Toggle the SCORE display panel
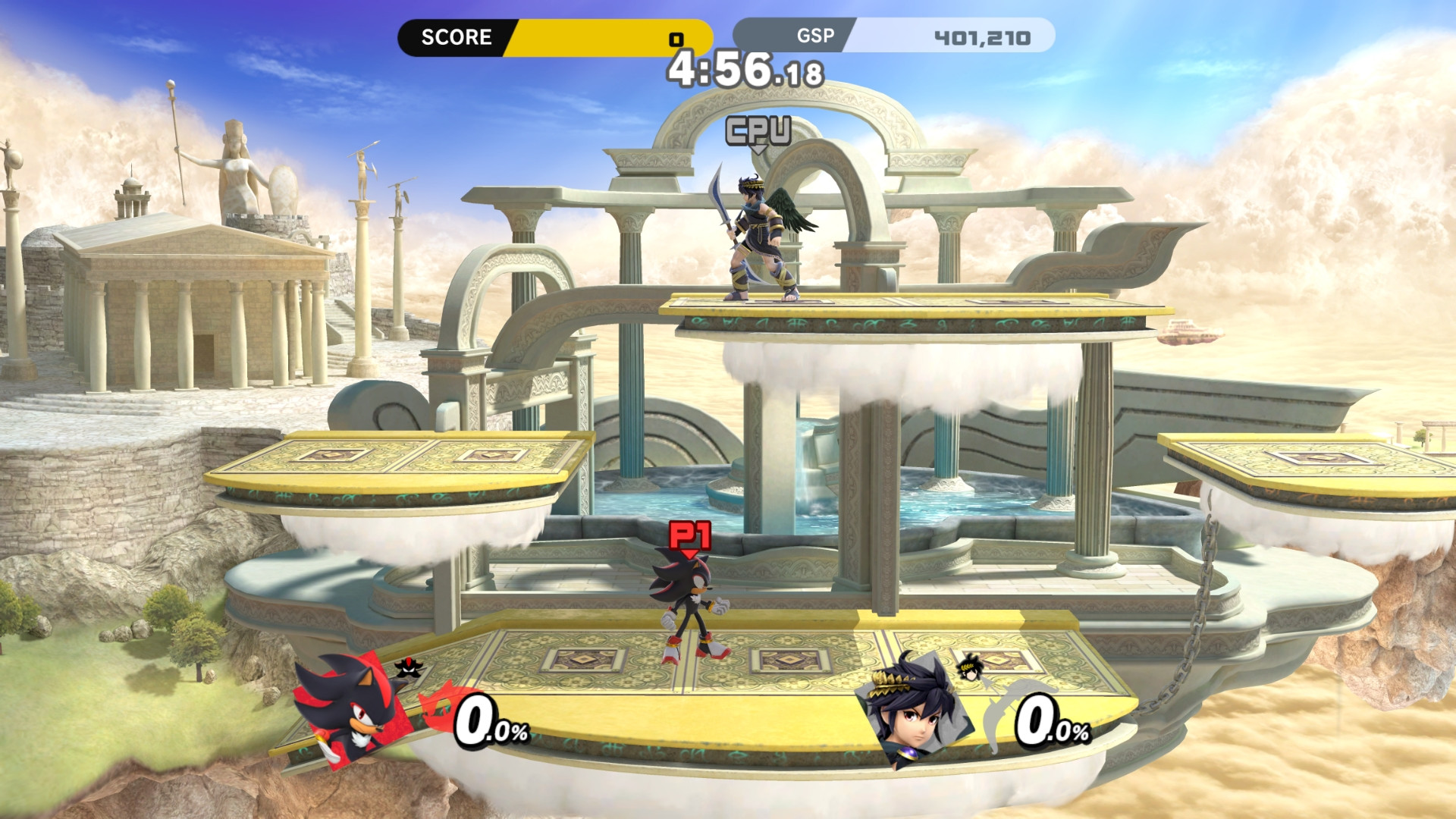The width and height of the screenshot is (1456, 819). (557, 37)
